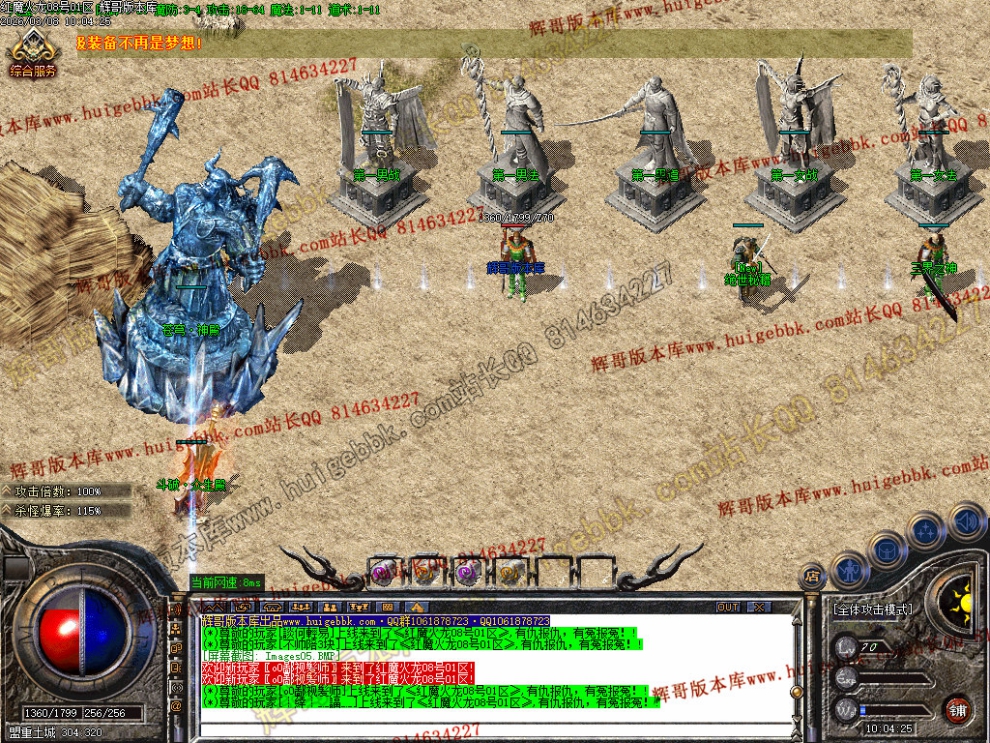Image resolution: width=990 pixels, height=743 pixels.
Task: Open the bag inventory round button
Action: 887,548
